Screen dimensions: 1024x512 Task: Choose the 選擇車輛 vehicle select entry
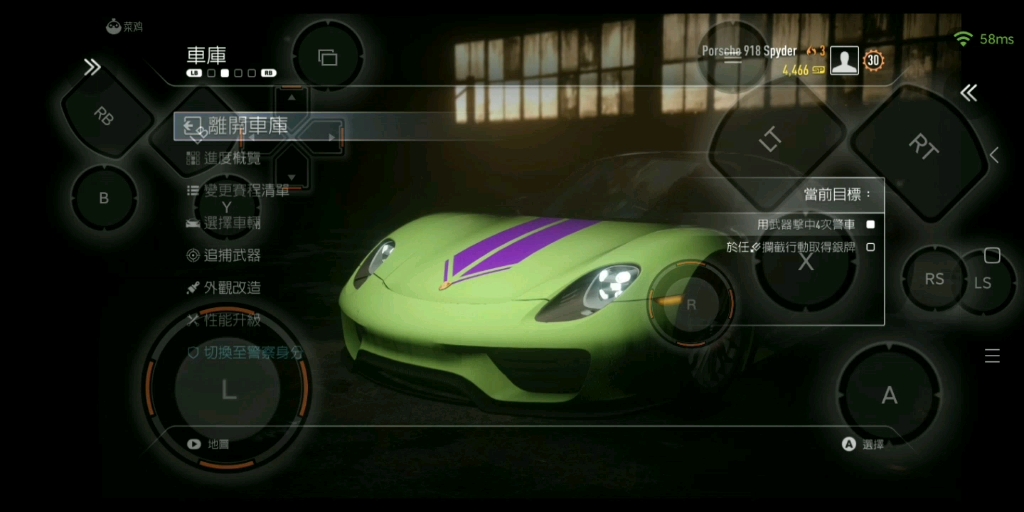(x=232, y=222)
